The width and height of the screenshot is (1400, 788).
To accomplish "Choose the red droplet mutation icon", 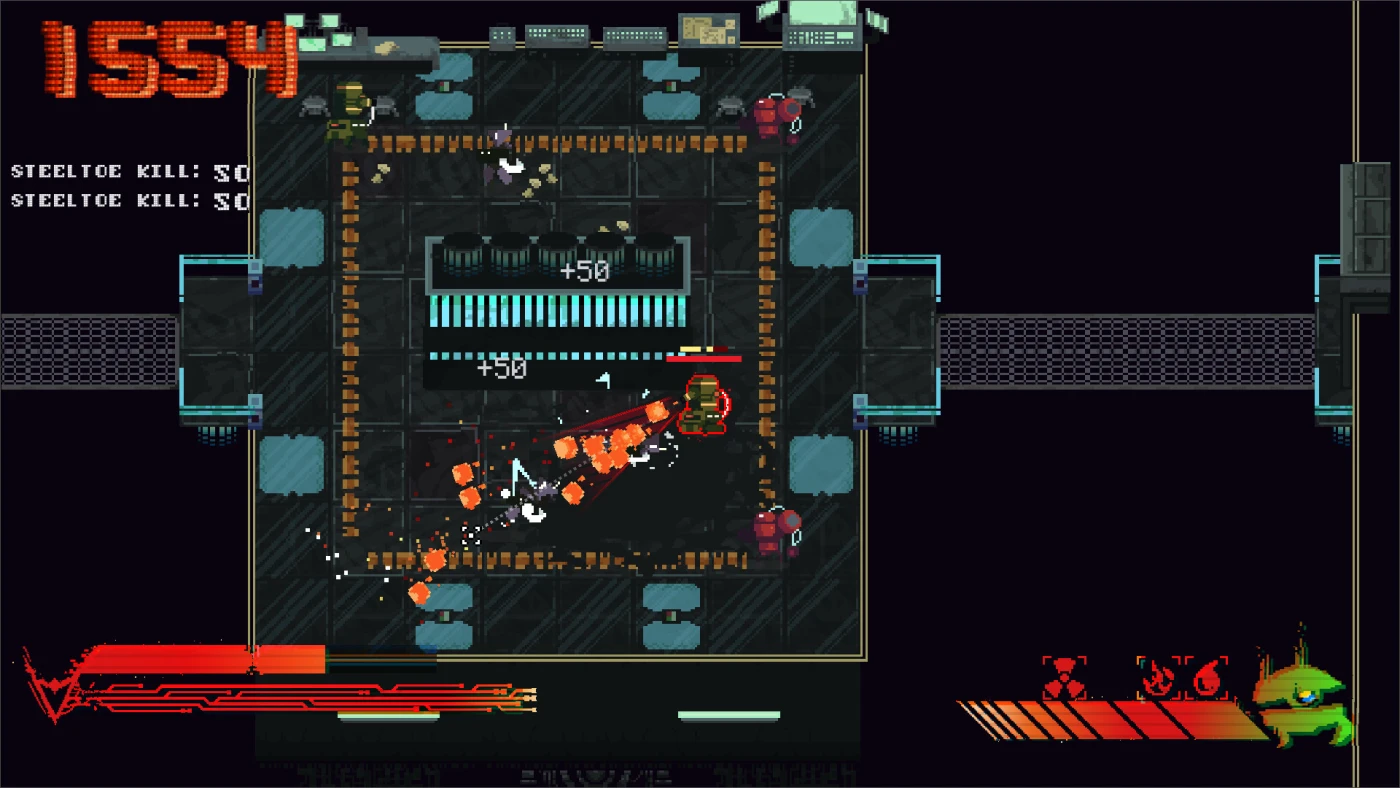I will [1206, 678].
